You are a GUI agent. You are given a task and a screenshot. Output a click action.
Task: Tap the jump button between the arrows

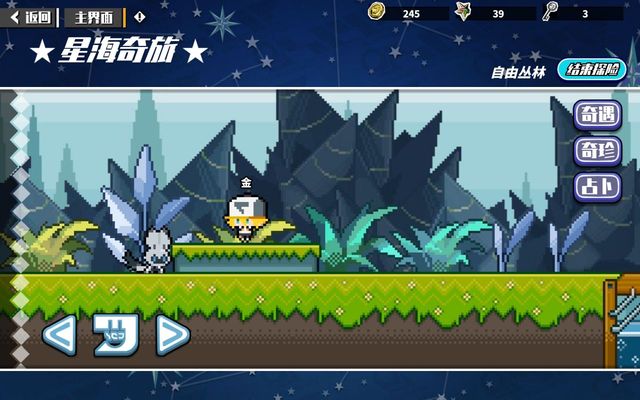115,335
